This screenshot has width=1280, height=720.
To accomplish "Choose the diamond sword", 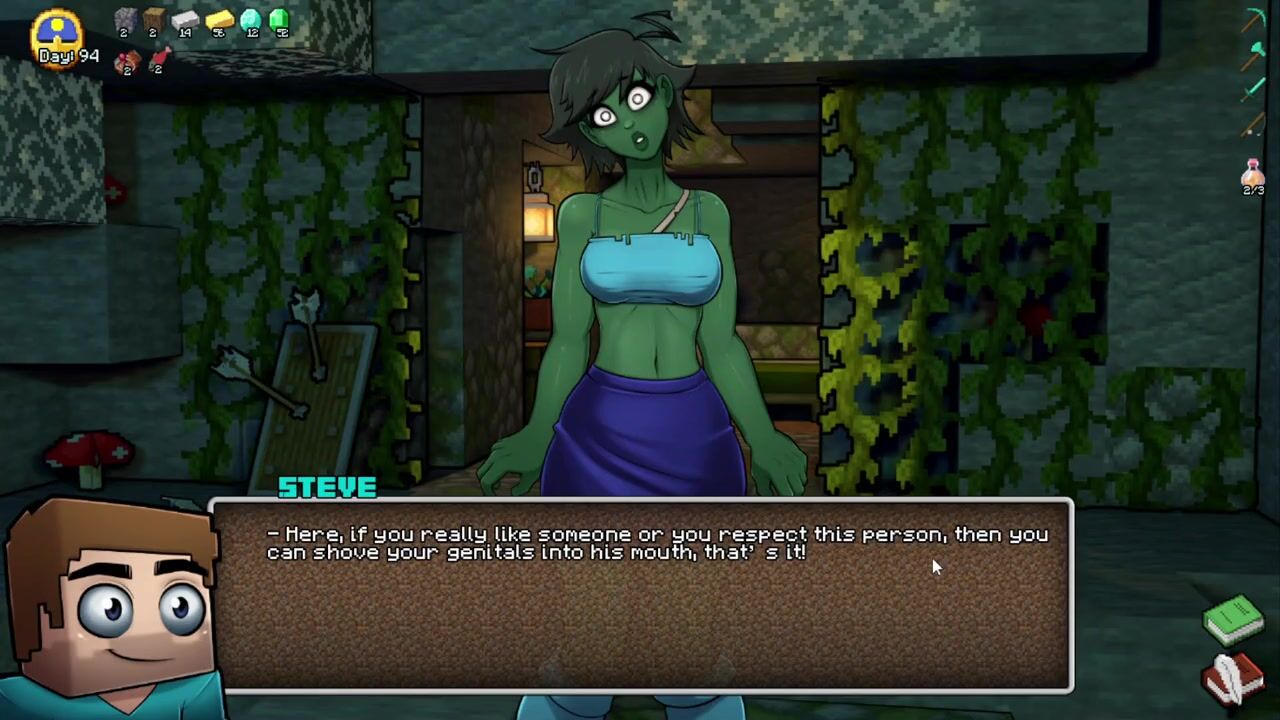I will [x=1254, y=90].
